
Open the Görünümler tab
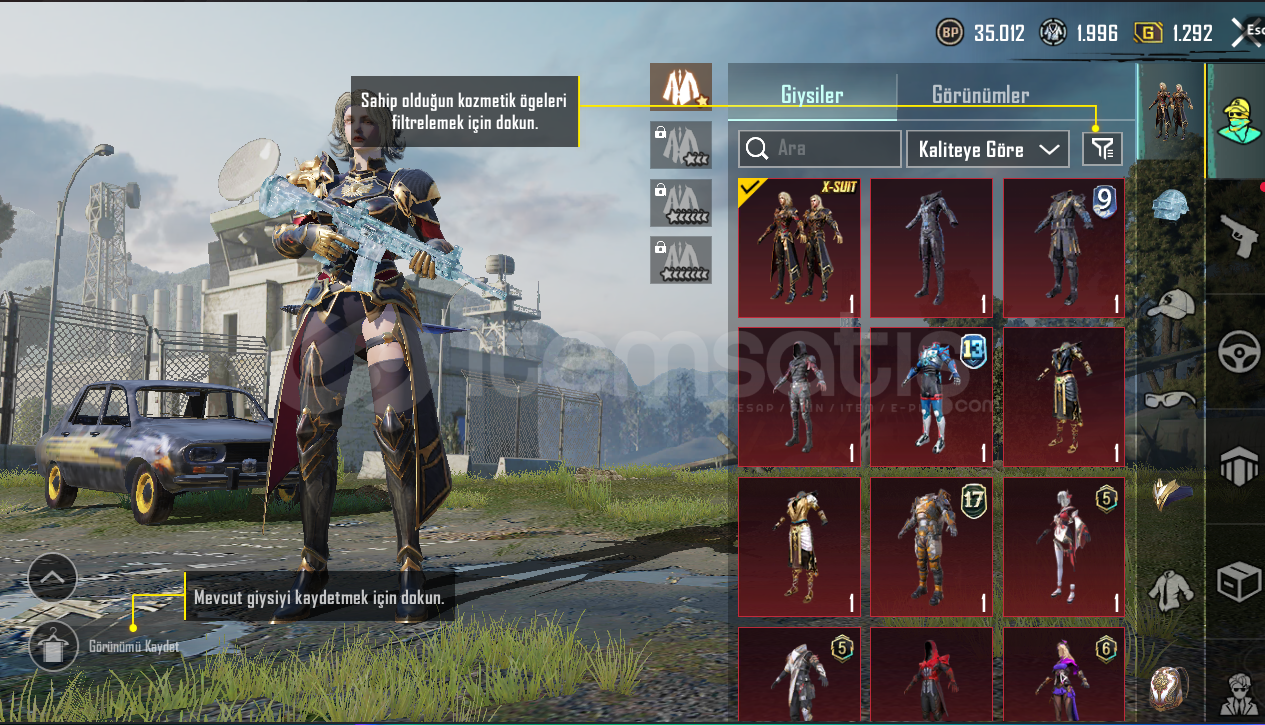(980, 95)
